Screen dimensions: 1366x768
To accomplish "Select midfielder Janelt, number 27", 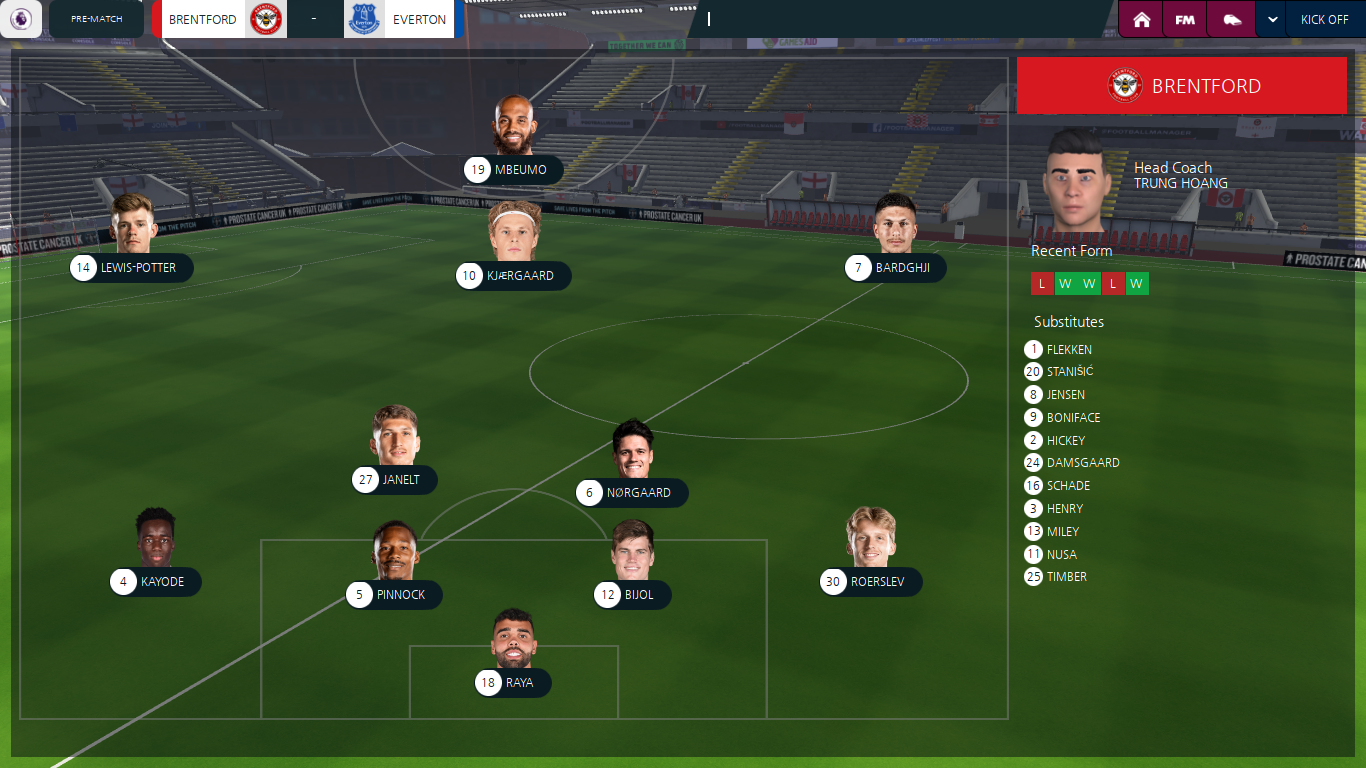I will [394, 480].
